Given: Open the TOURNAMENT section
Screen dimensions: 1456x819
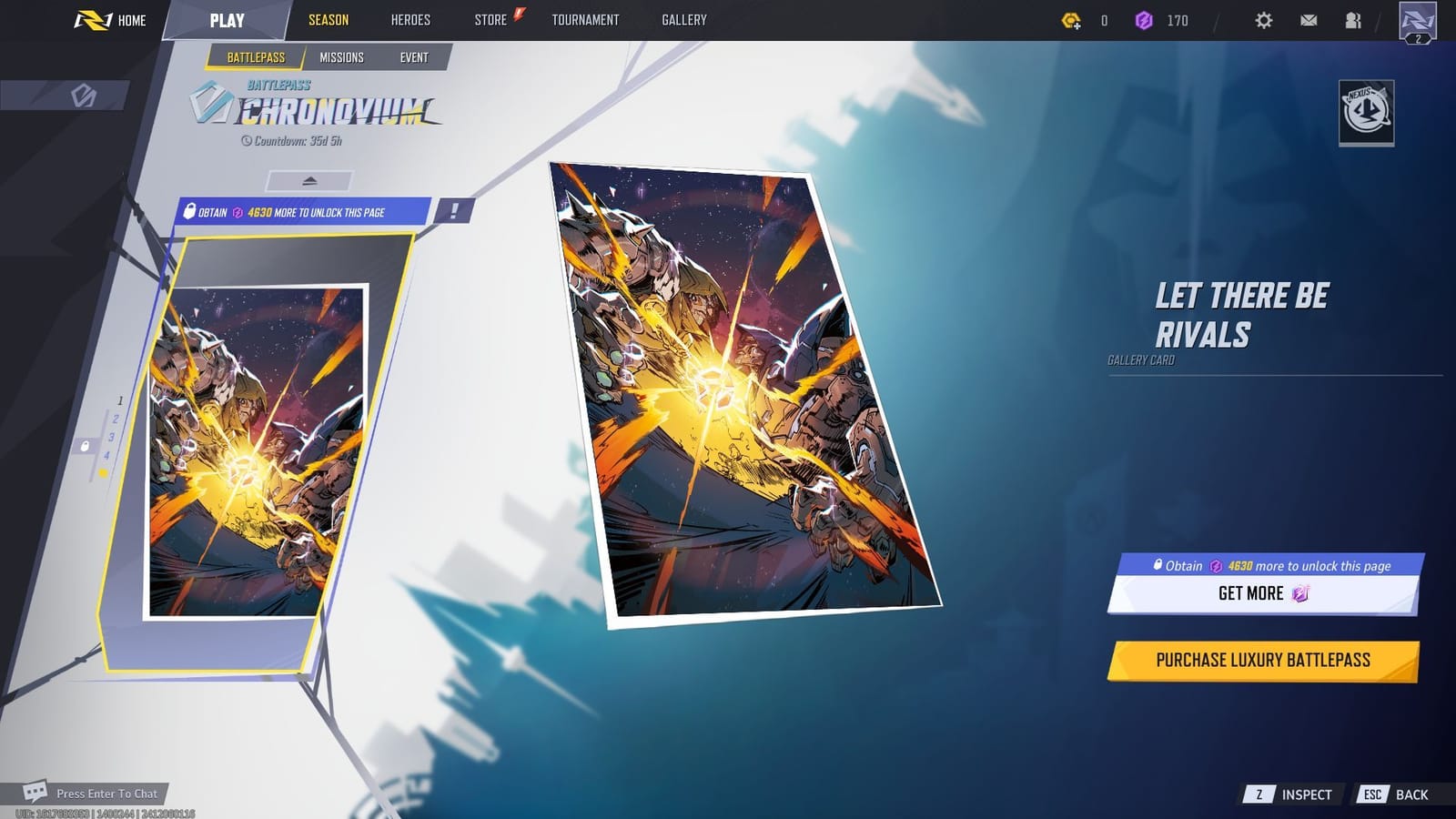Looking at the screenshot, I should [585, 19].
